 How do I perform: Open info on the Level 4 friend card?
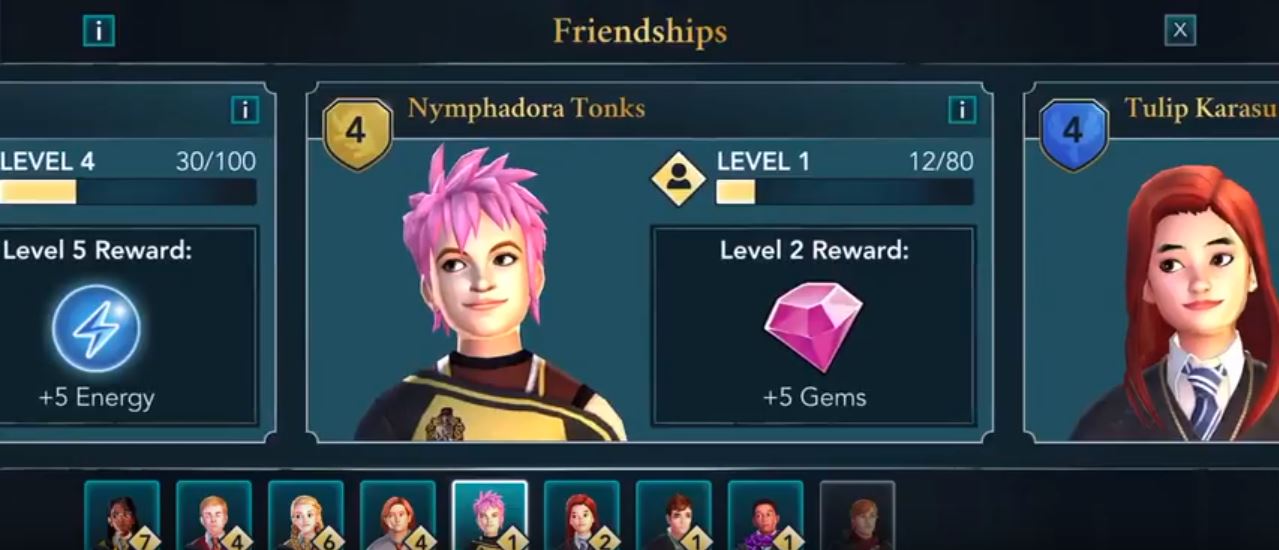[x=244, y=110]
